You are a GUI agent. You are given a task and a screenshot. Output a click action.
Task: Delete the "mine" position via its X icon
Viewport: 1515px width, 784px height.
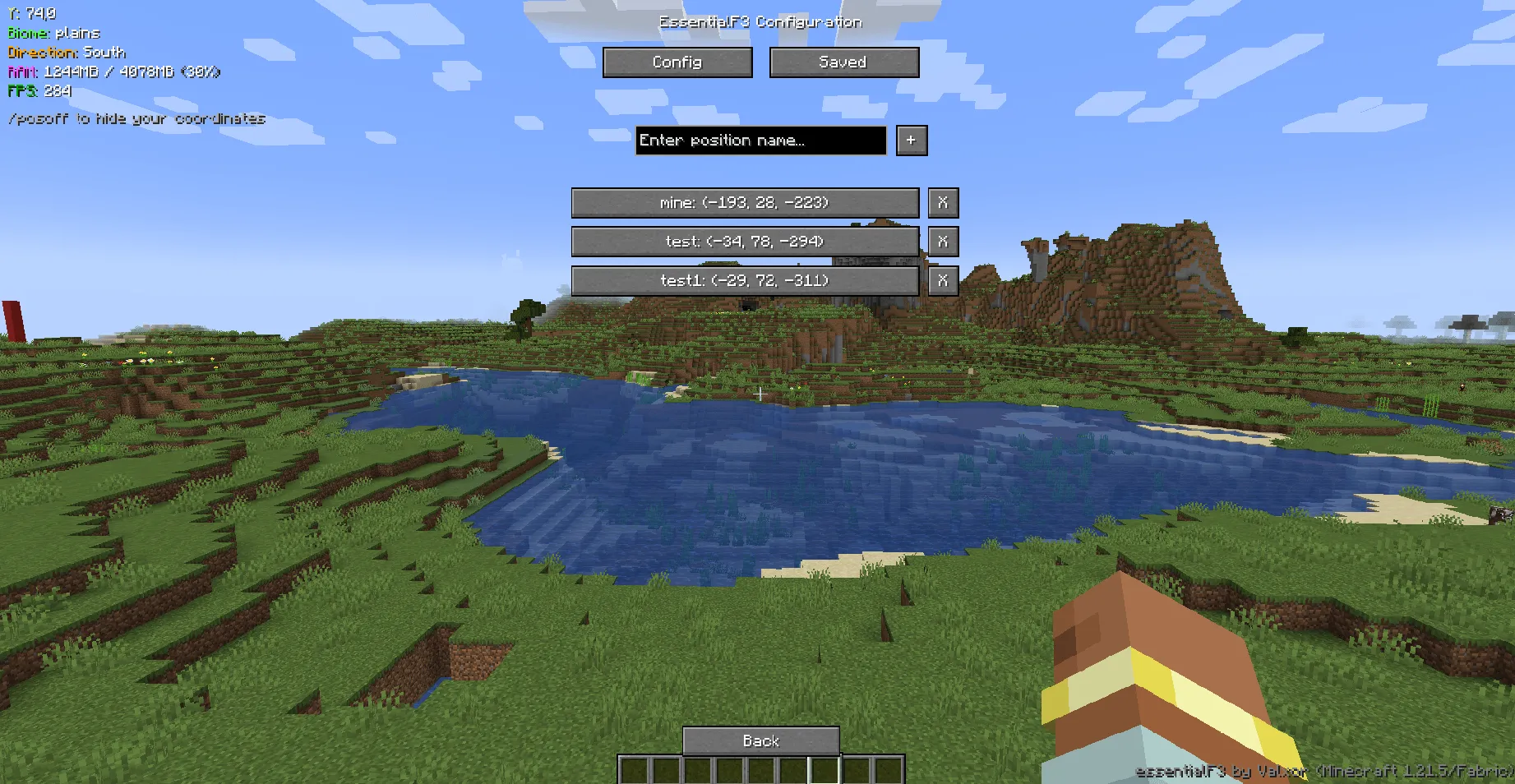point(942,202)
